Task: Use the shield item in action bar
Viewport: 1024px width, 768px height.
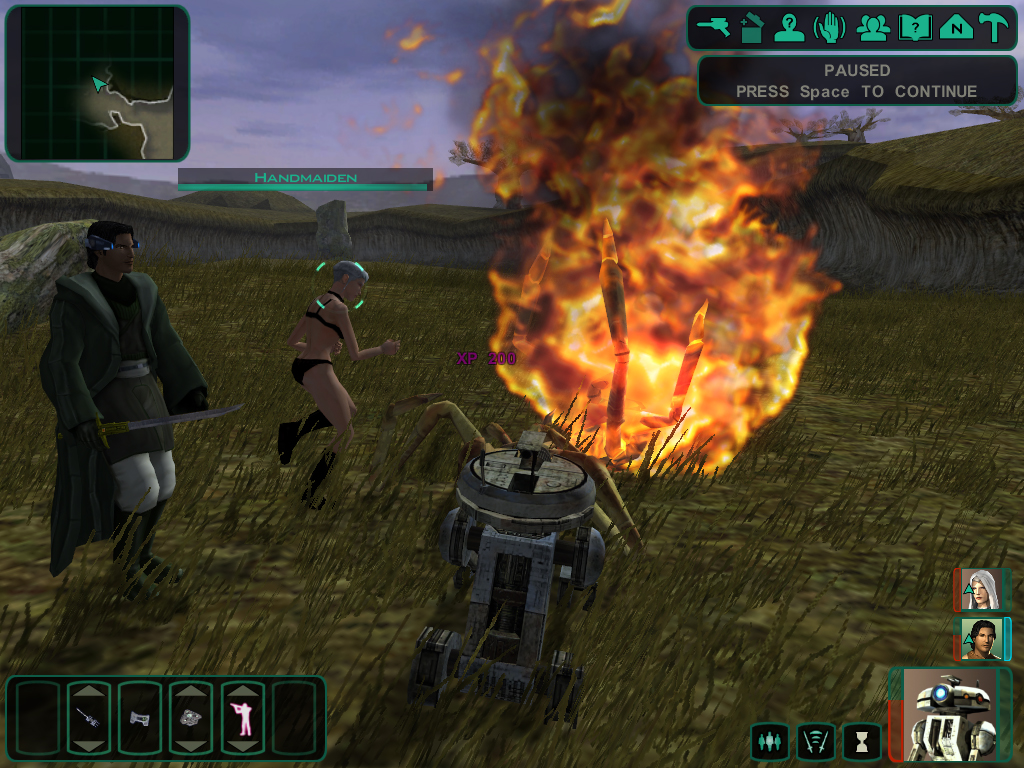Action: [140, 718]
